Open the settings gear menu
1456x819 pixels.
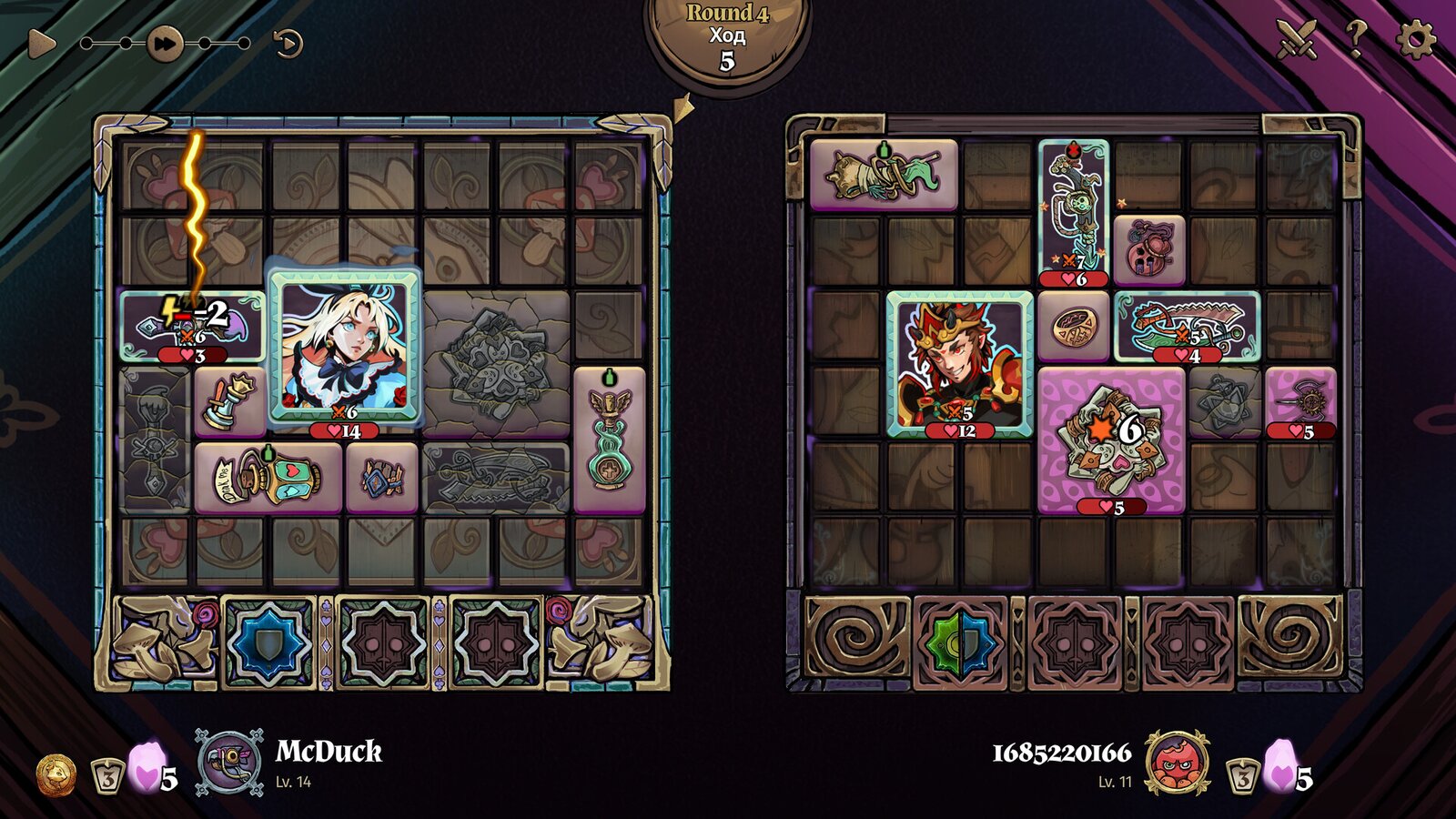coord(1415,39)
